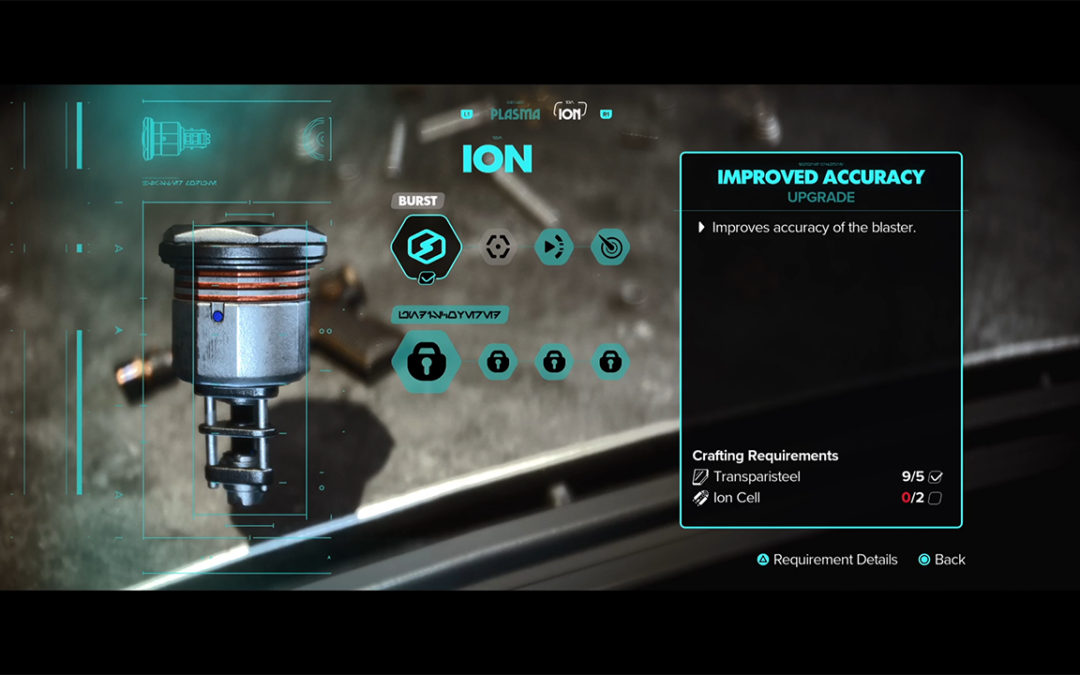Select the Ion module tab
The image size is (1080, 675).
tap(570, 113)
